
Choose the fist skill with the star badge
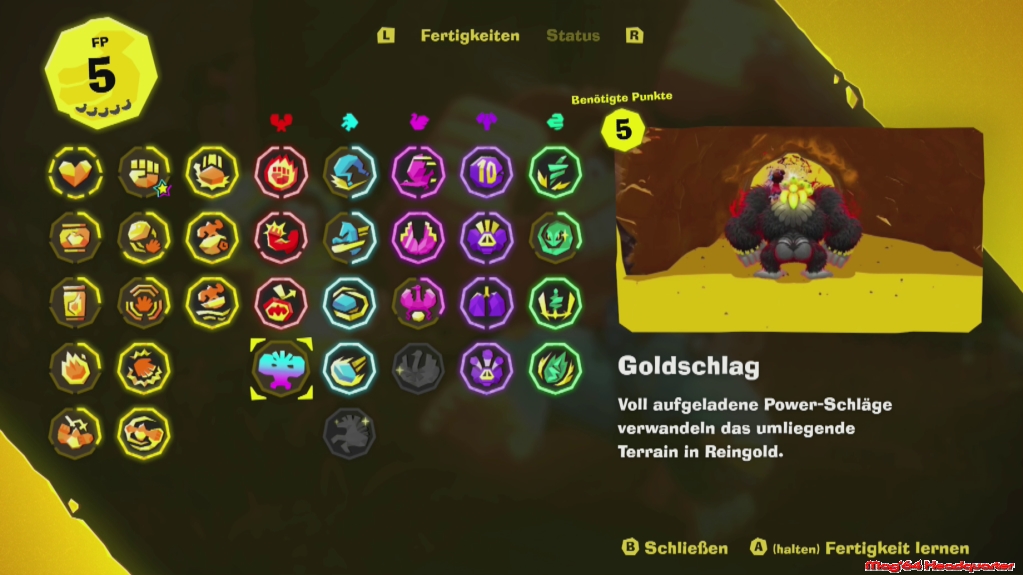pyautogui.click(x=144, y=172)
